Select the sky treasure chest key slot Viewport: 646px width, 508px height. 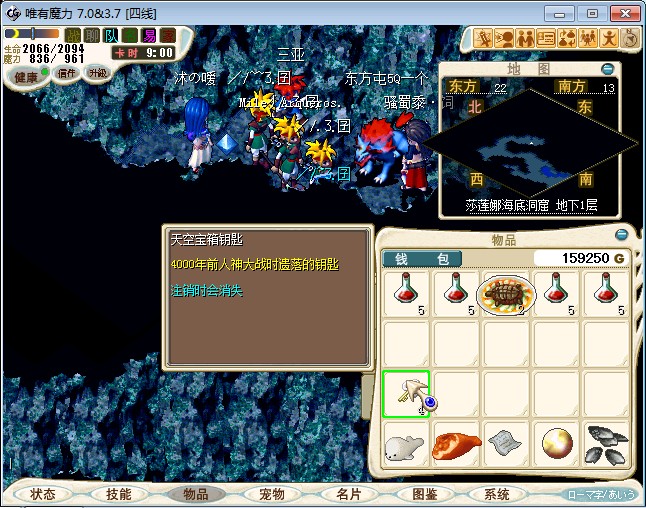click(x=406, y=394)
